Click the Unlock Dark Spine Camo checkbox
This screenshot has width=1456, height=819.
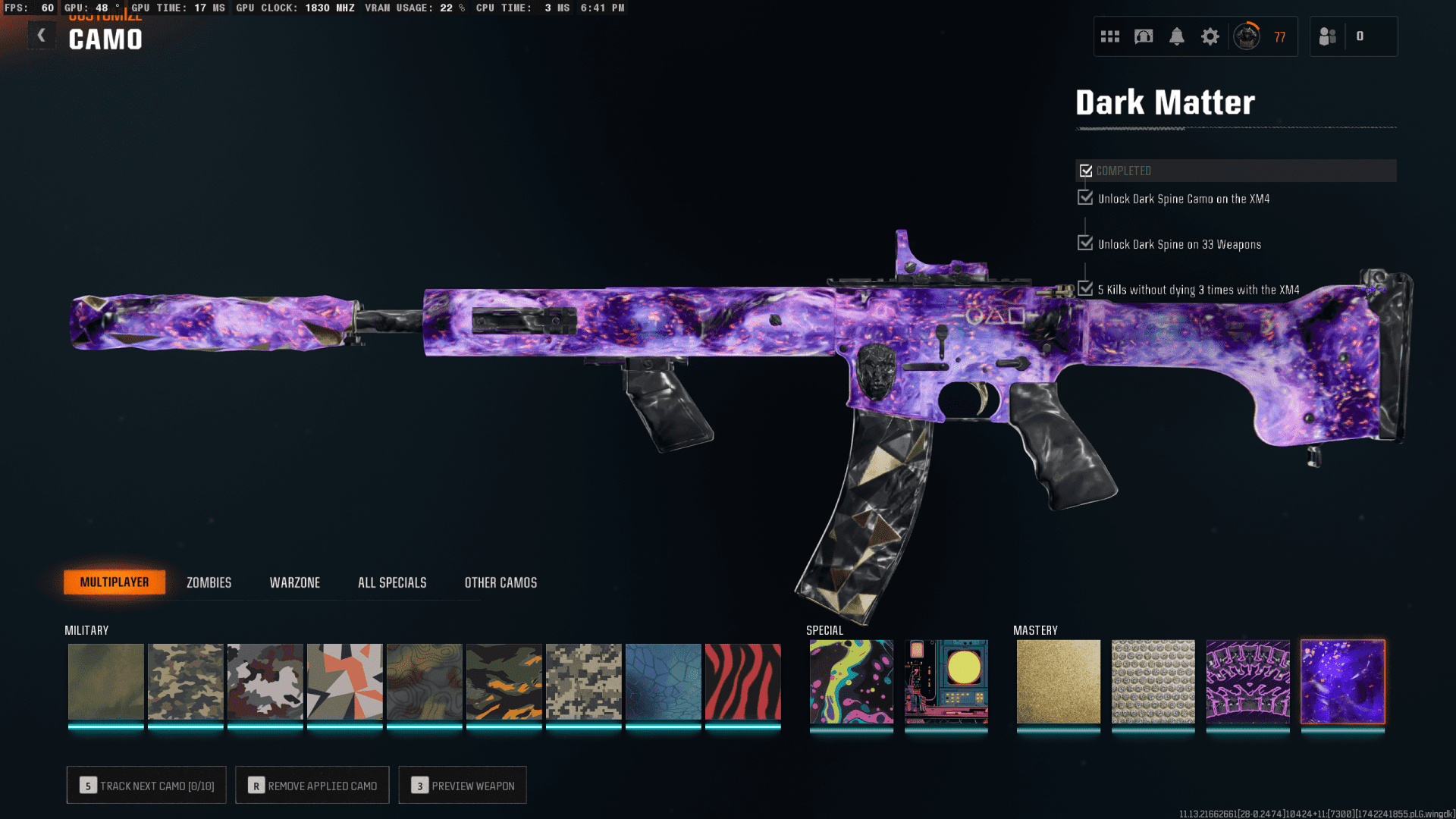[x=1084, y=198]
